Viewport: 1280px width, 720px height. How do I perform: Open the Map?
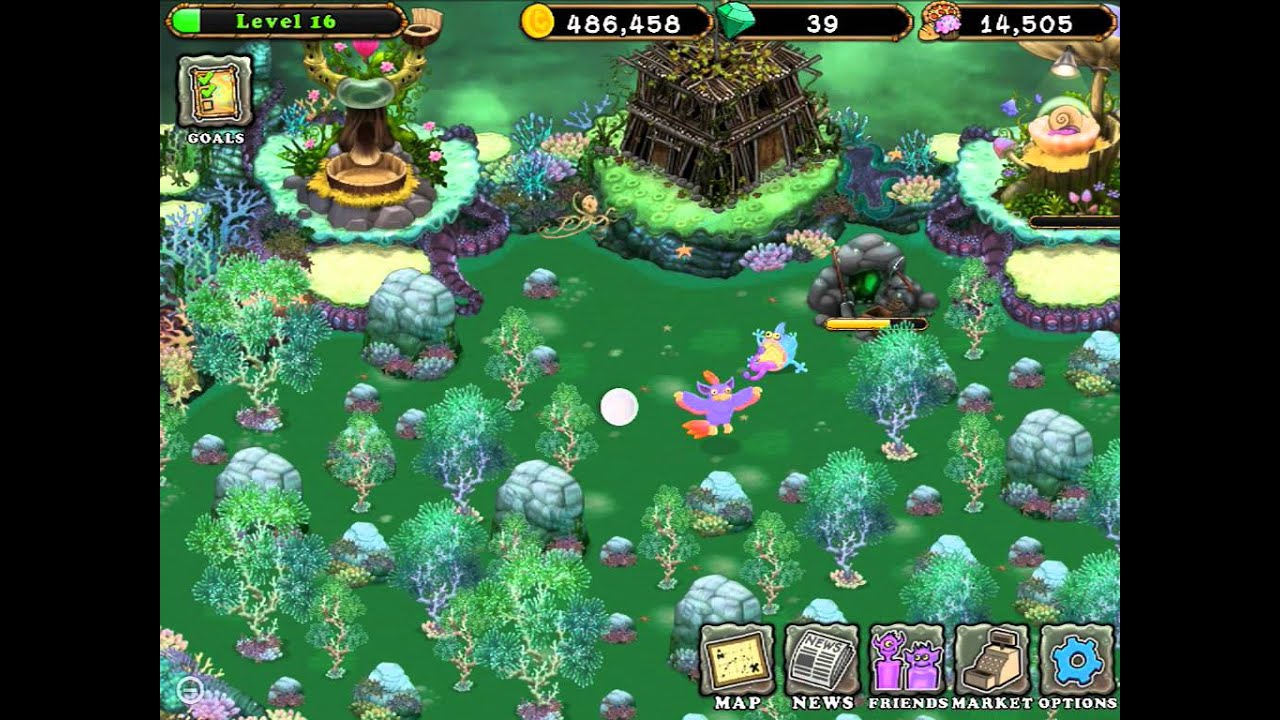click(737, 661)
